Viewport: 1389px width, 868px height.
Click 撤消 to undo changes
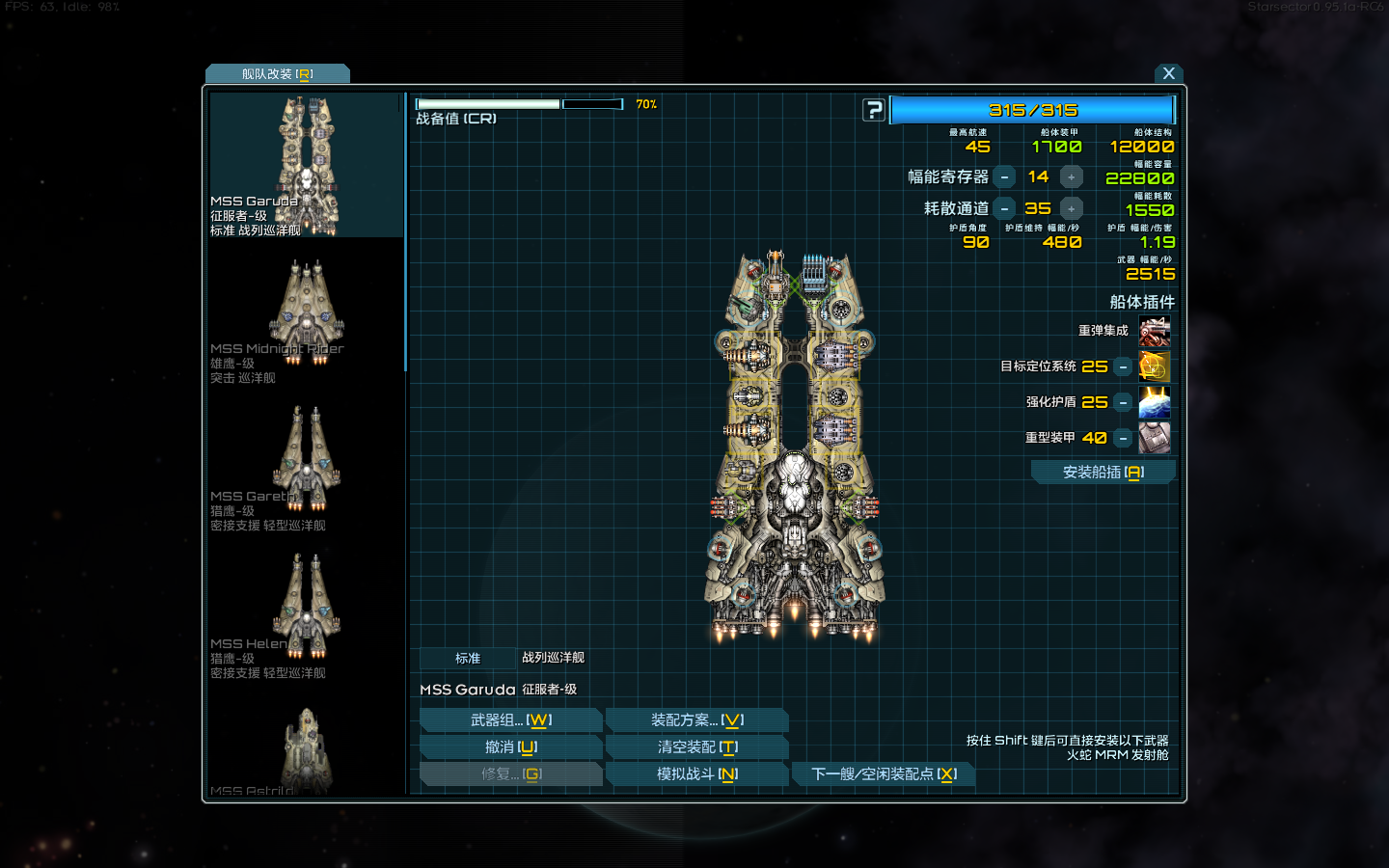tap(511, 747)
